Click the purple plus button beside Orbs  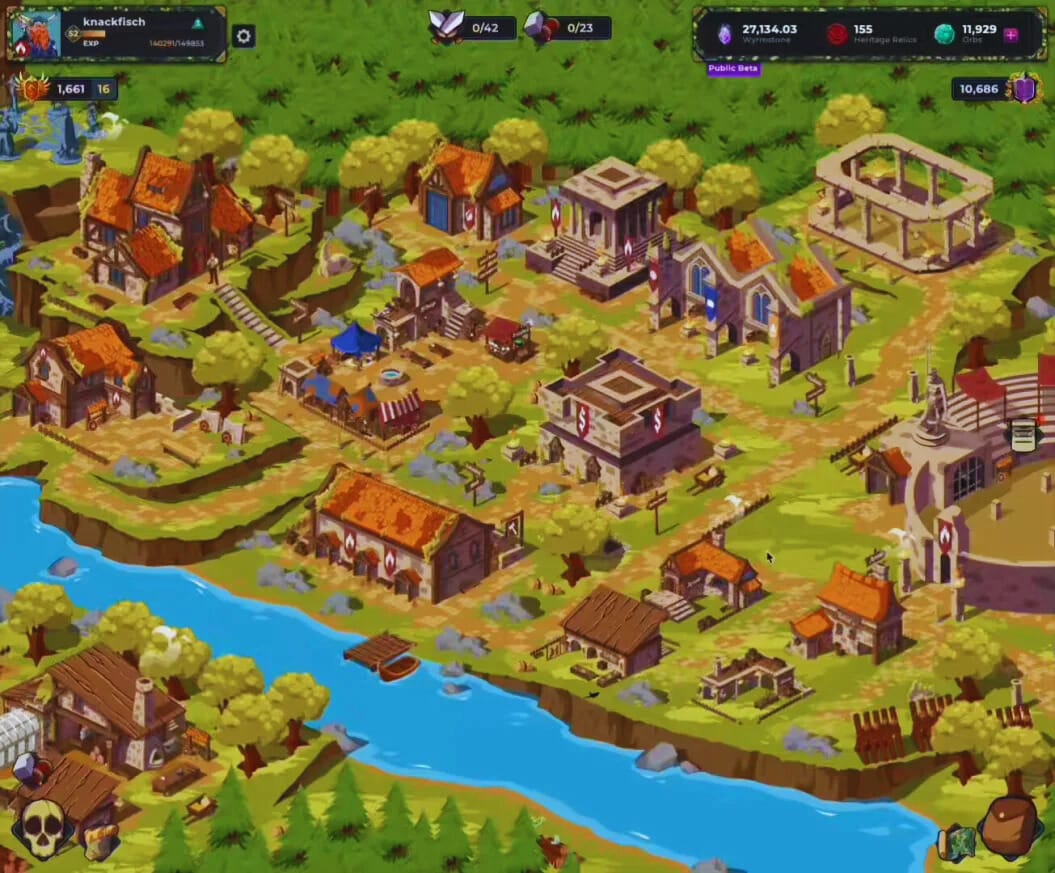coord(1011,34)
